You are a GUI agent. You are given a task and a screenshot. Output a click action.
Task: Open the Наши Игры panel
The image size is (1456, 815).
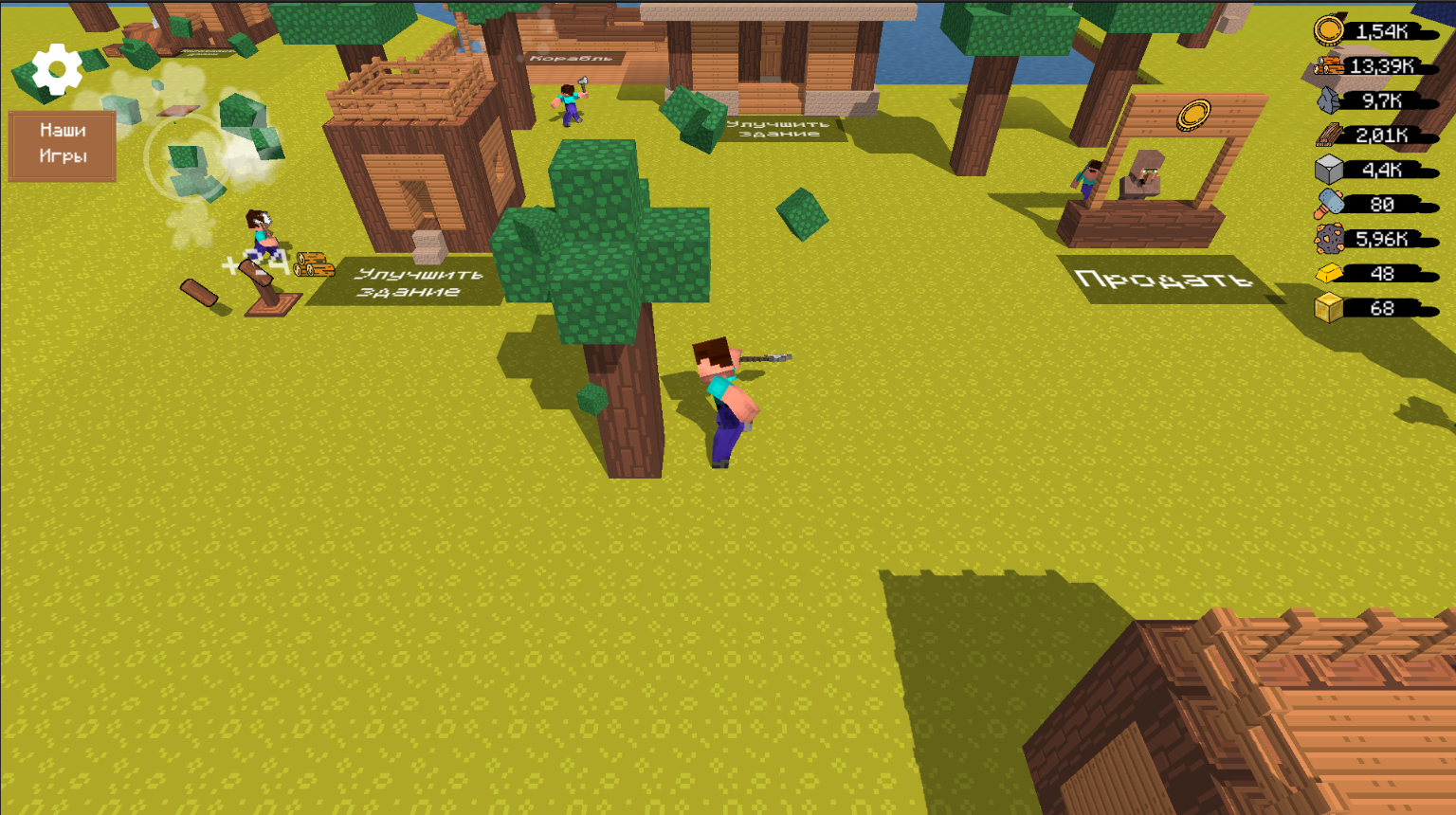(62, 144)
